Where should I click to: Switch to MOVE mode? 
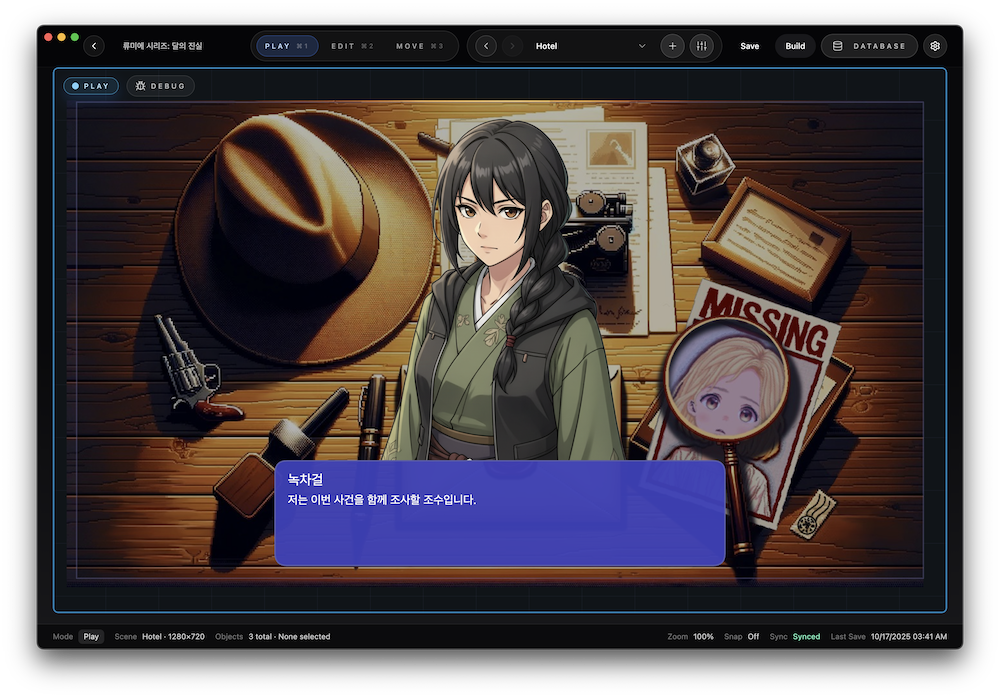(419, 46)
